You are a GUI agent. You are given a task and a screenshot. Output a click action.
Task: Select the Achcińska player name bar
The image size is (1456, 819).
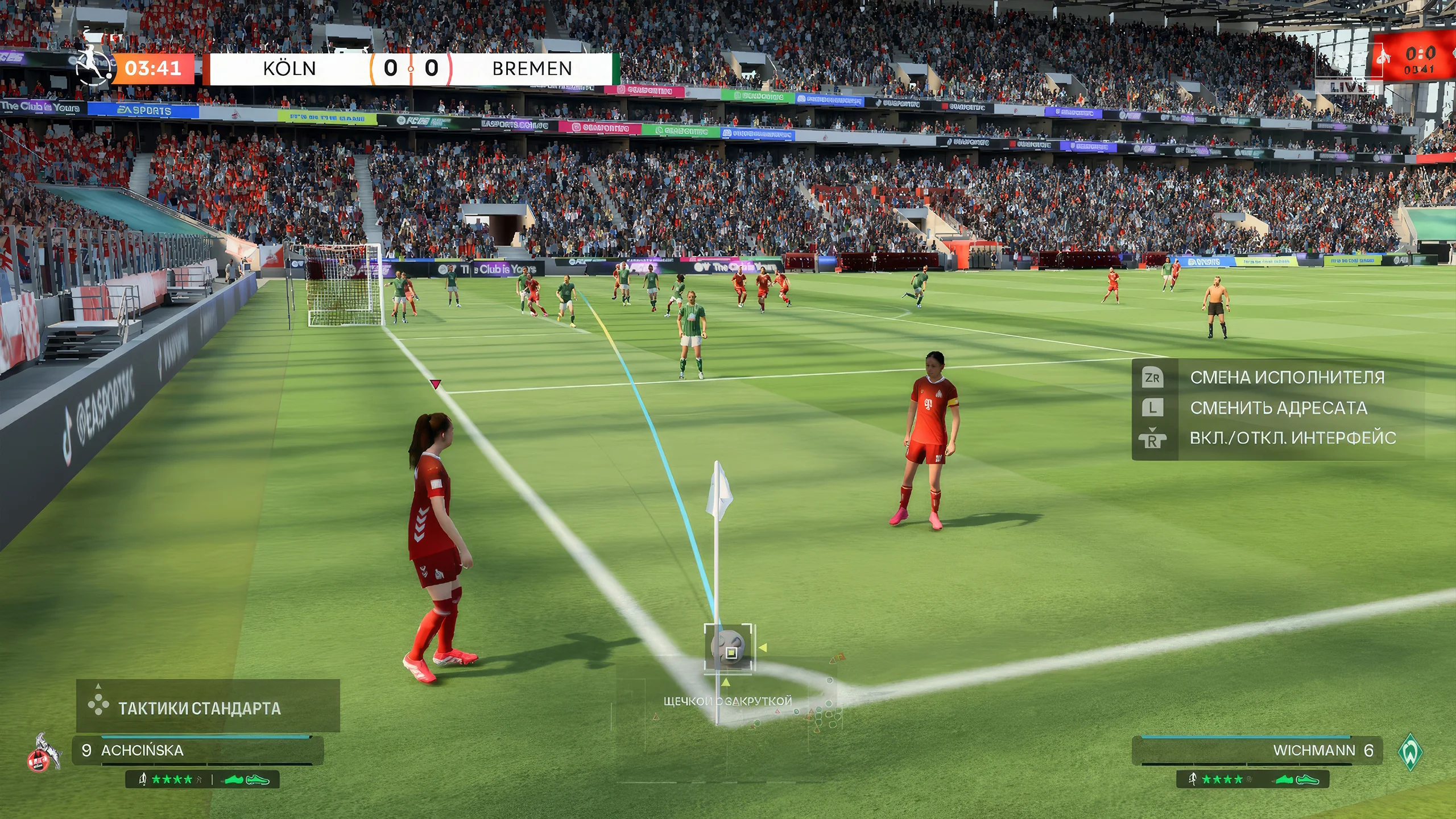[197, 750]
